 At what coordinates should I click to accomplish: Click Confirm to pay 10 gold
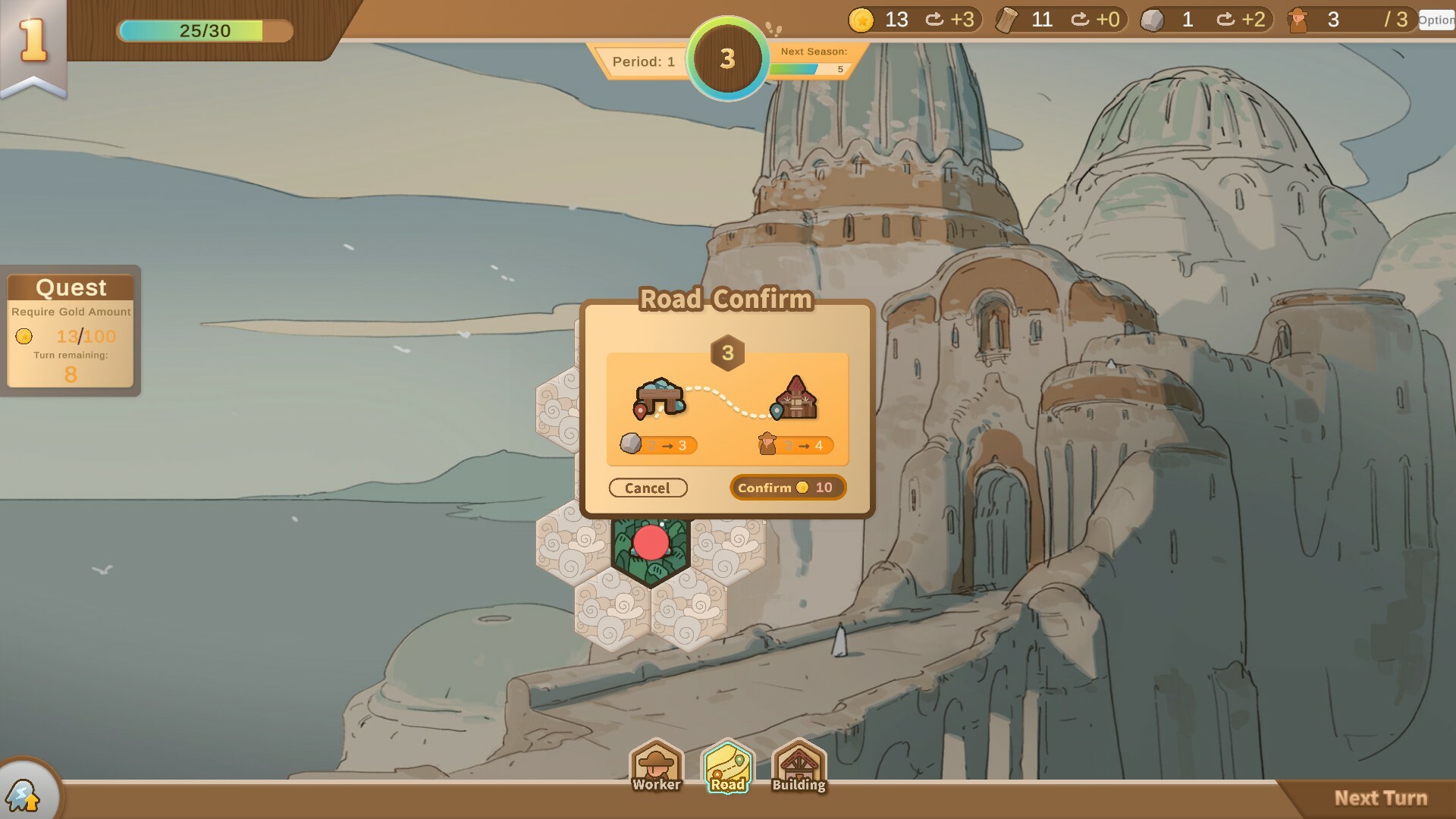787,488
